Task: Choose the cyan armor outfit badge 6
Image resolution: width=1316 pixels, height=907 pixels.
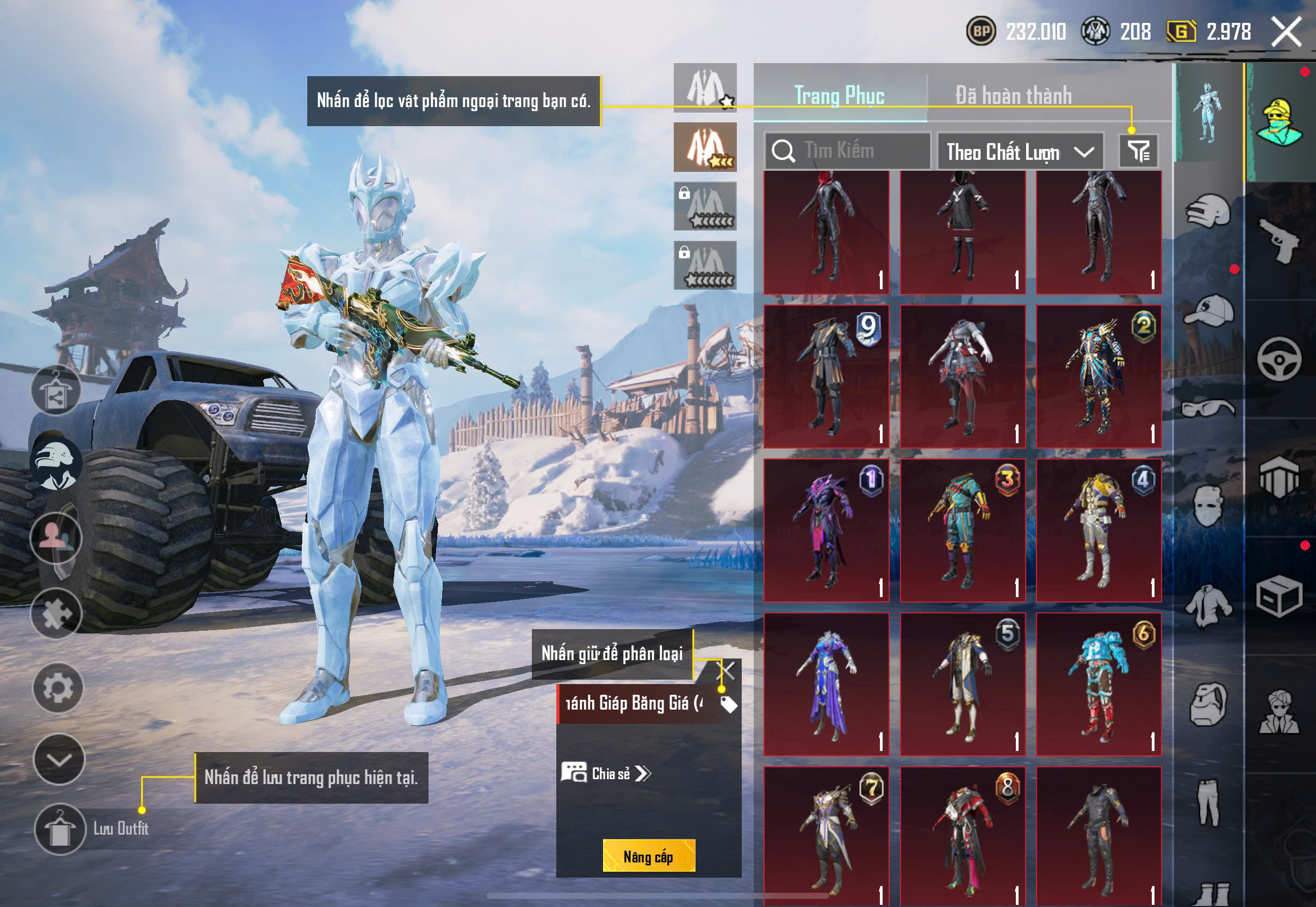Action: click(x=1098, y=684)
